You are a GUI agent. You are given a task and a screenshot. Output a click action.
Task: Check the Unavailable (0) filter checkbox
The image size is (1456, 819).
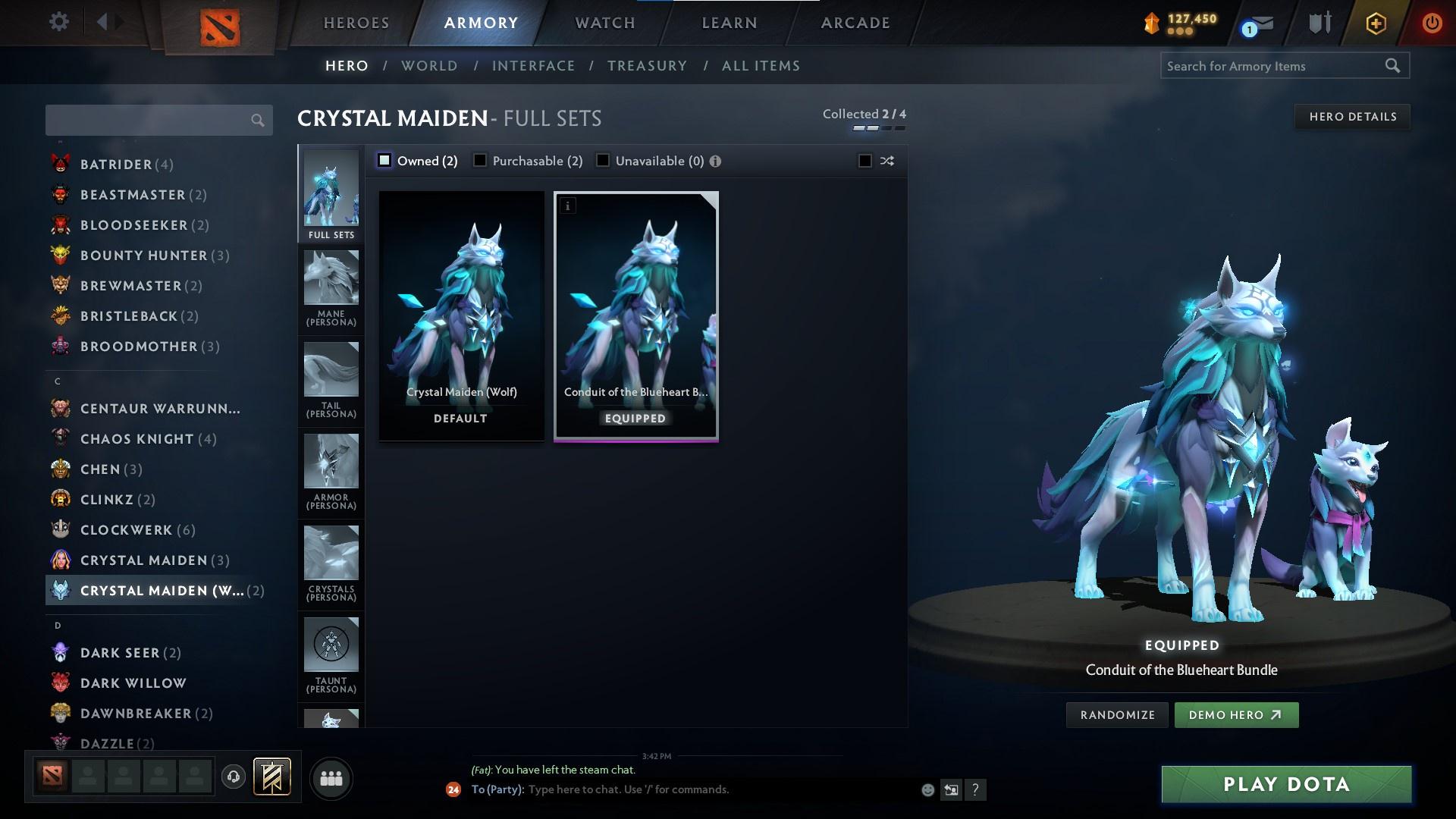pos(603,160)
